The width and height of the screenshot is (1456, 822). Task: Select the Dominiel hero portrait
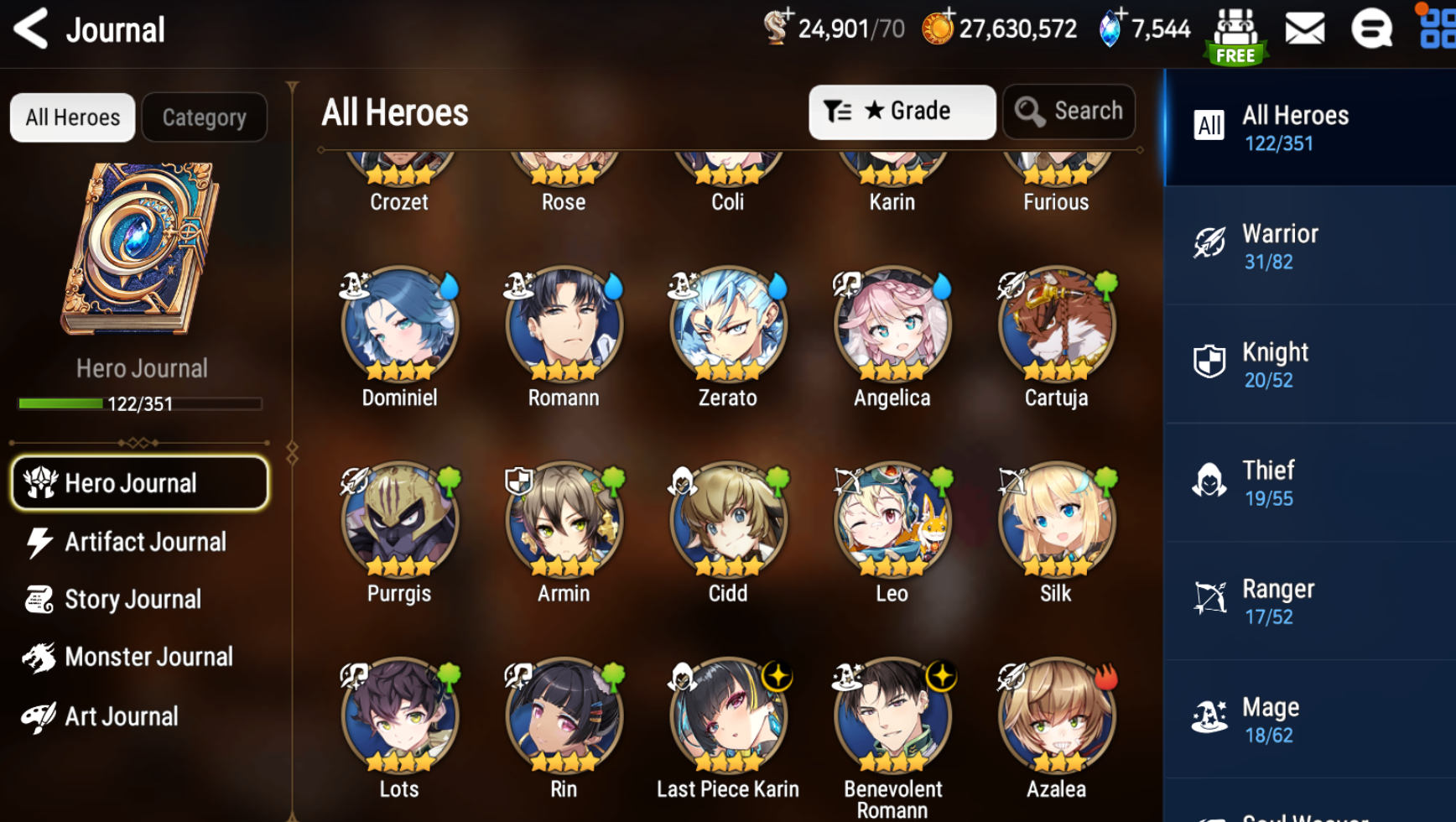point(399,325)
